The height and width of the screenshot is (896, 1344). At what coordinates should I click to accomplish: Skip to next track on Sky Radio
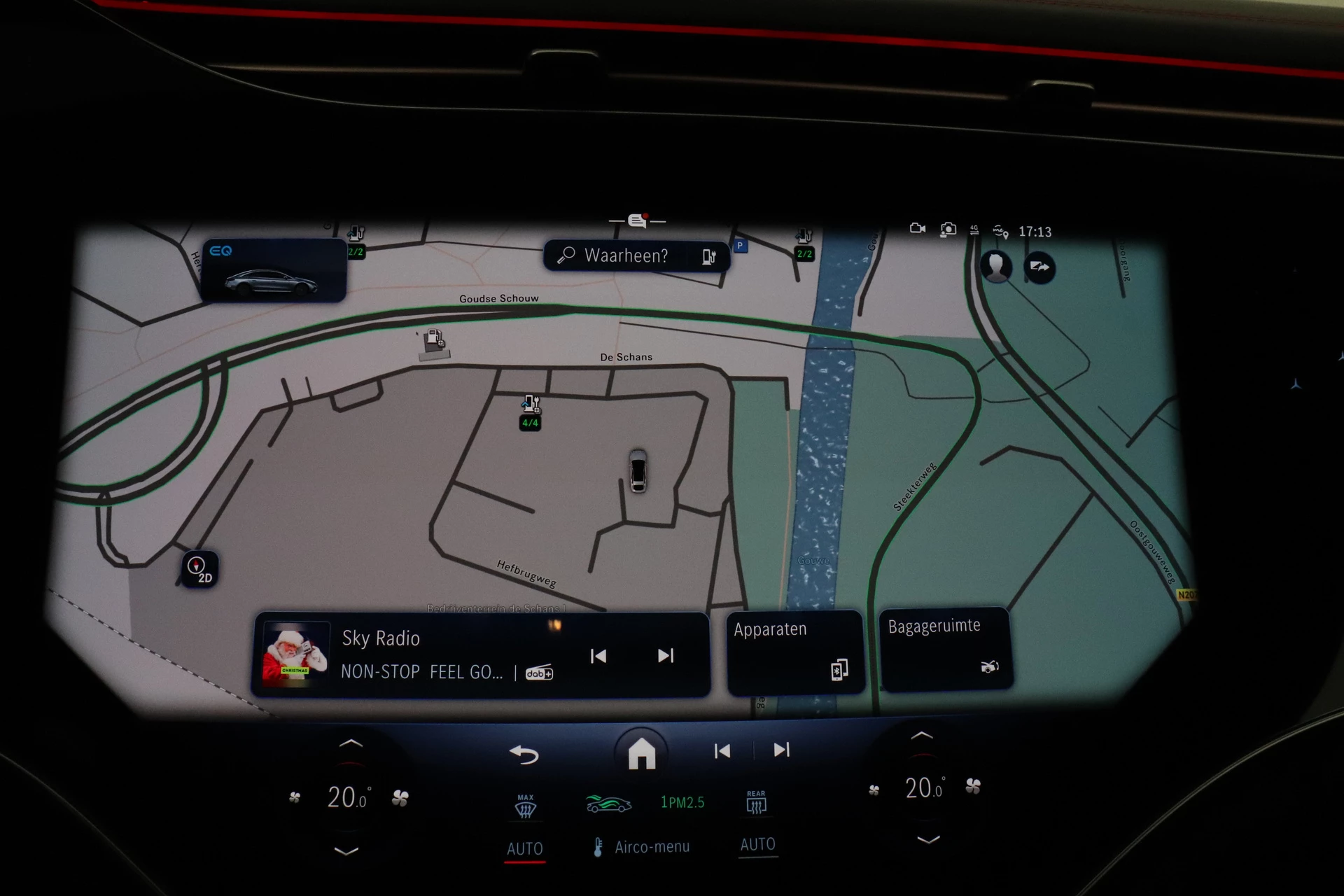[x=666, y=656]
